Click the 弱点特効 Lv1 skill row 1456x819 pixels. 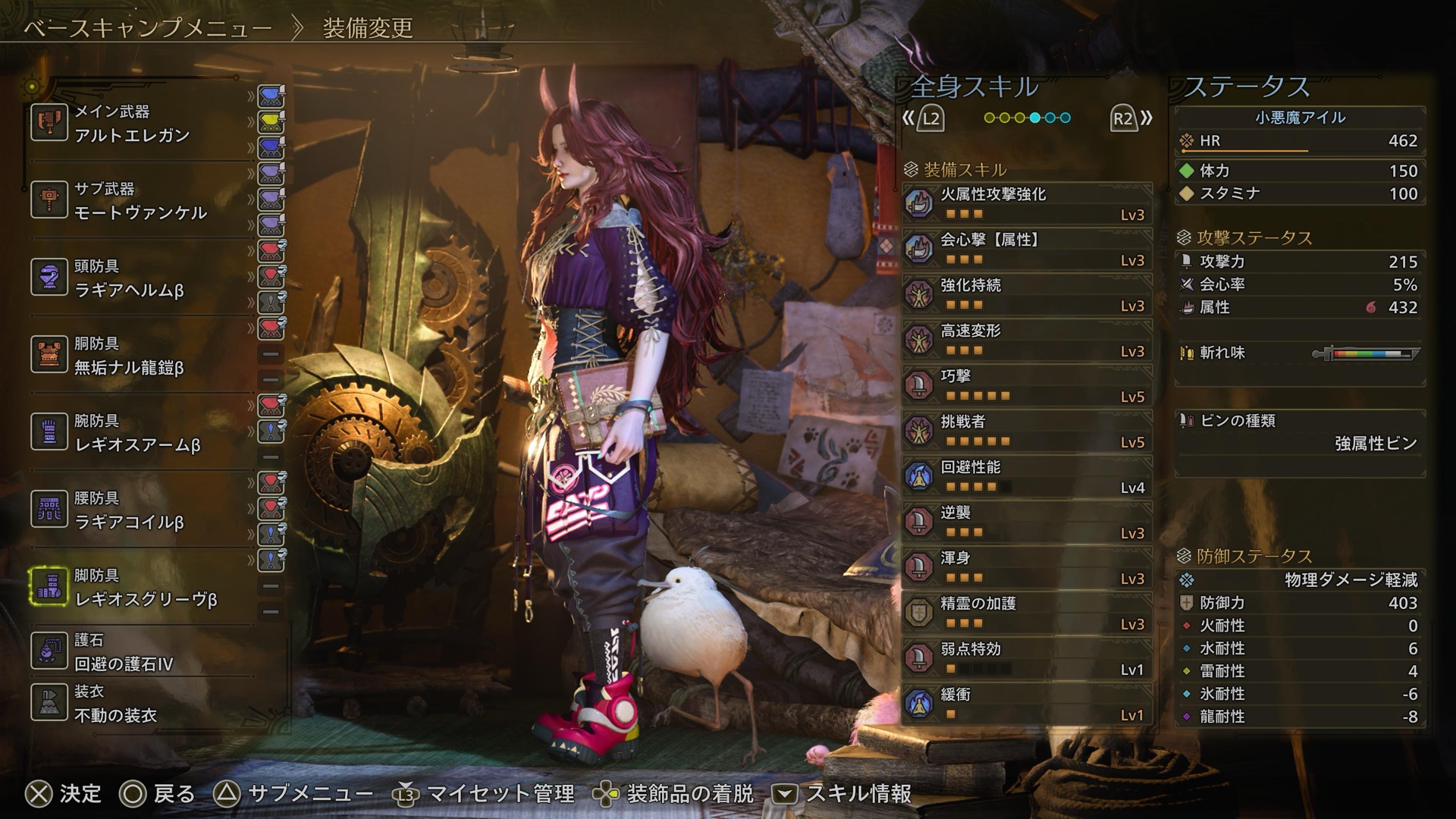[x=1028, y=659]
